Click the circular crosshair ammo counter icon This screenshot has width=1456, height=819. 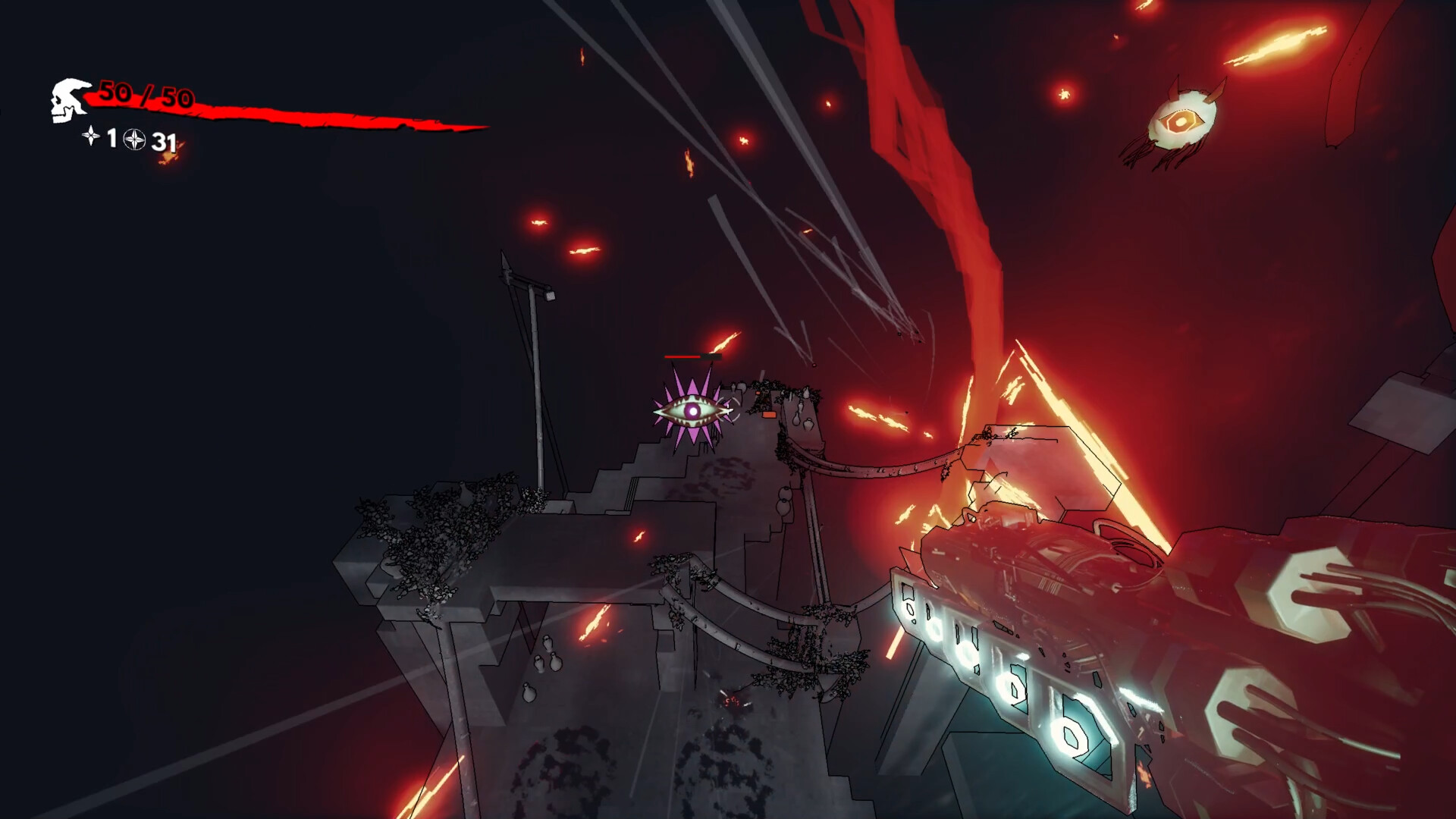pos(134,140)
